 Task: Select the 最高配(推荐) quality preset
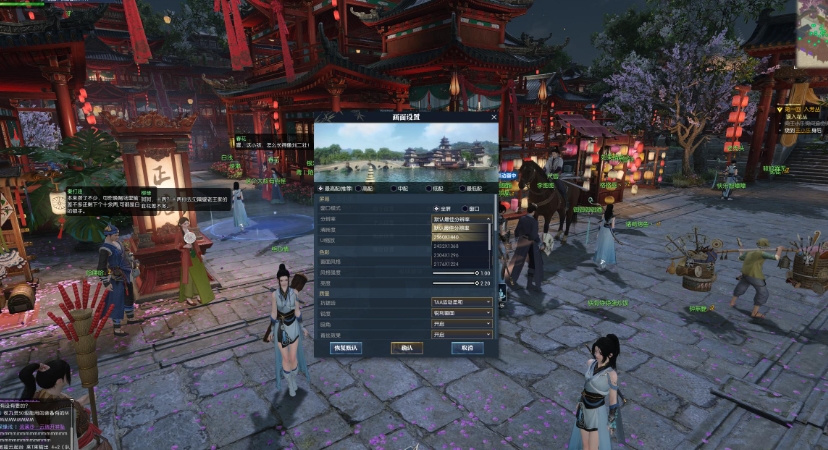[x=321, y=188]
